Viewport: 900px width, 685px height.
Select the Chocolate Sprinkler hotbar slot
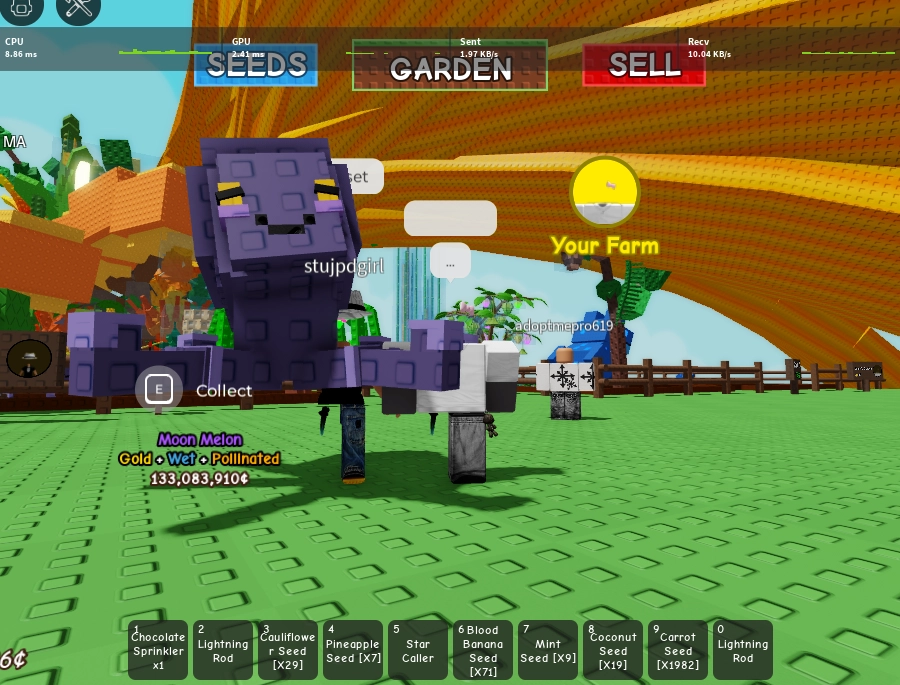tap(158, 650)
